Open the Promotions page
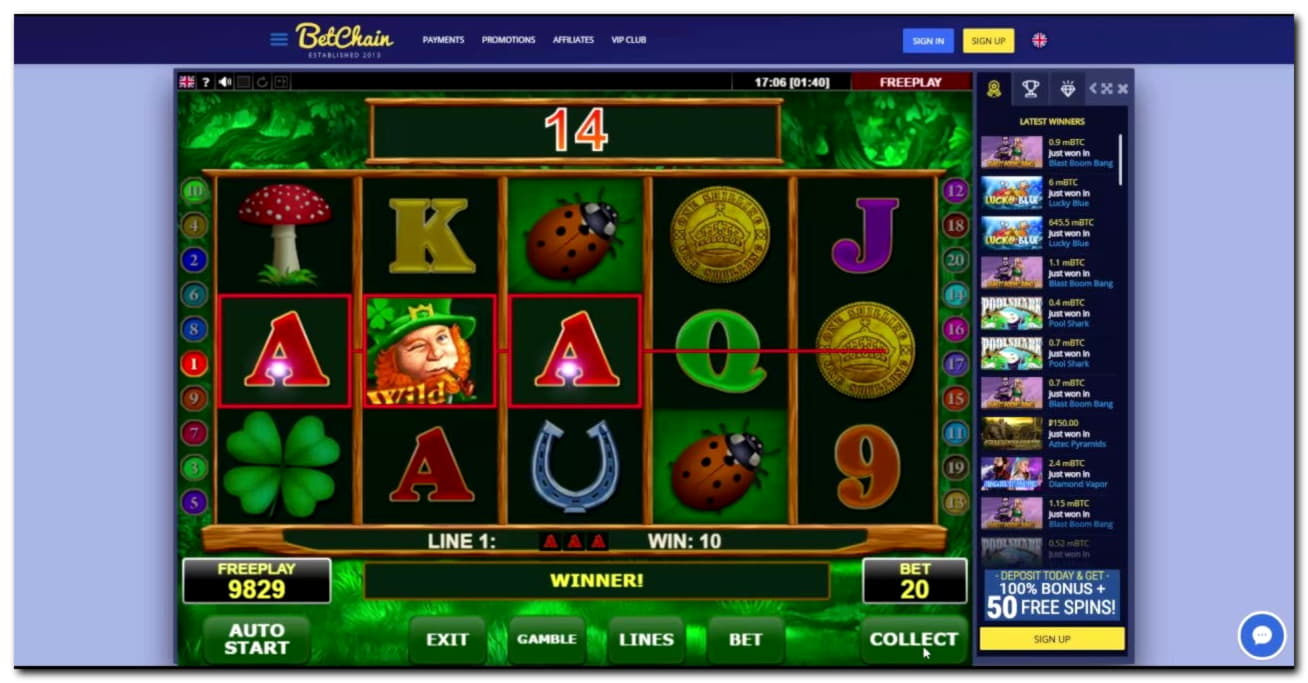Screen dimensions: 1308x683 click(x=508, y=40)
